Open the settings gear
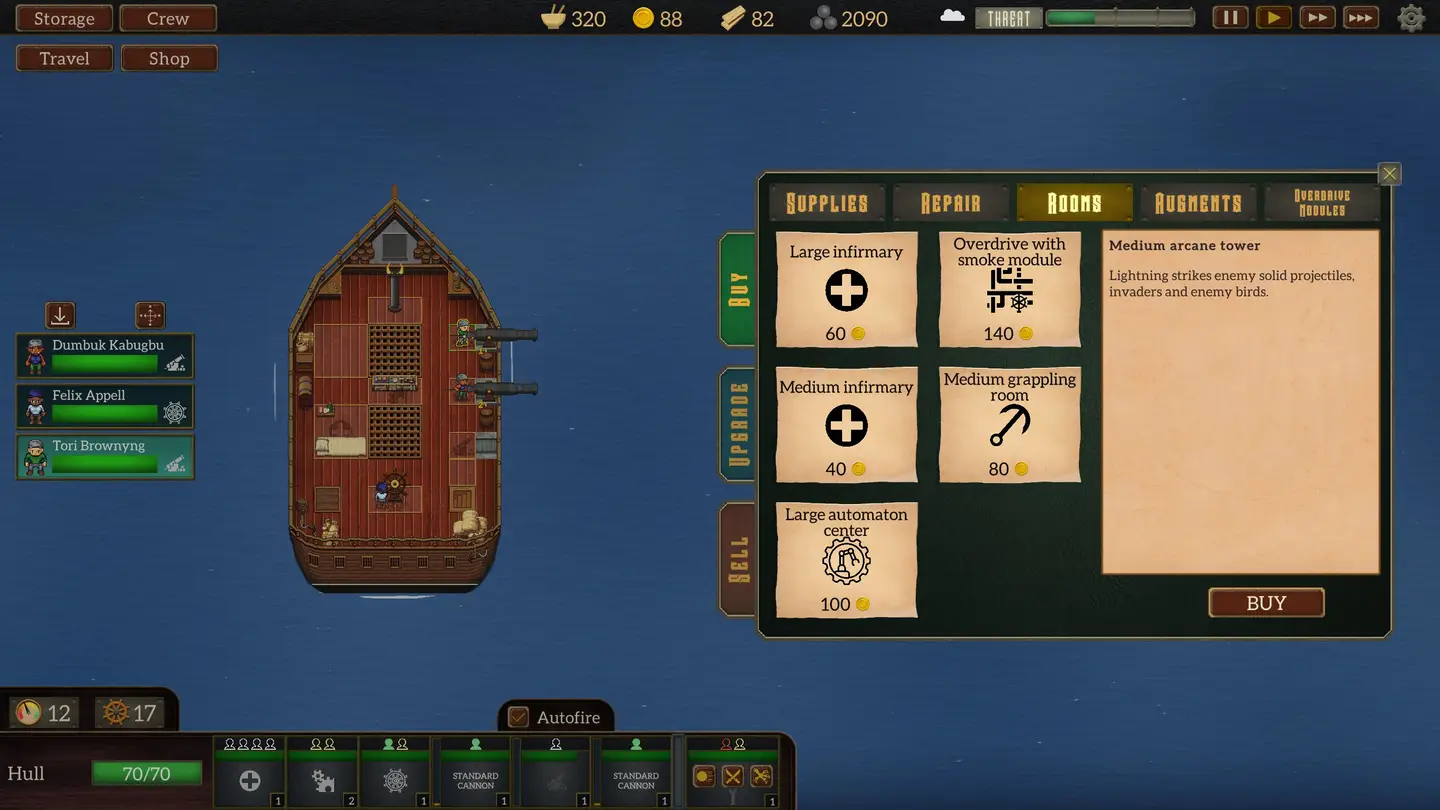Viewport: 1440px width, 810px height. (1411, 18)
